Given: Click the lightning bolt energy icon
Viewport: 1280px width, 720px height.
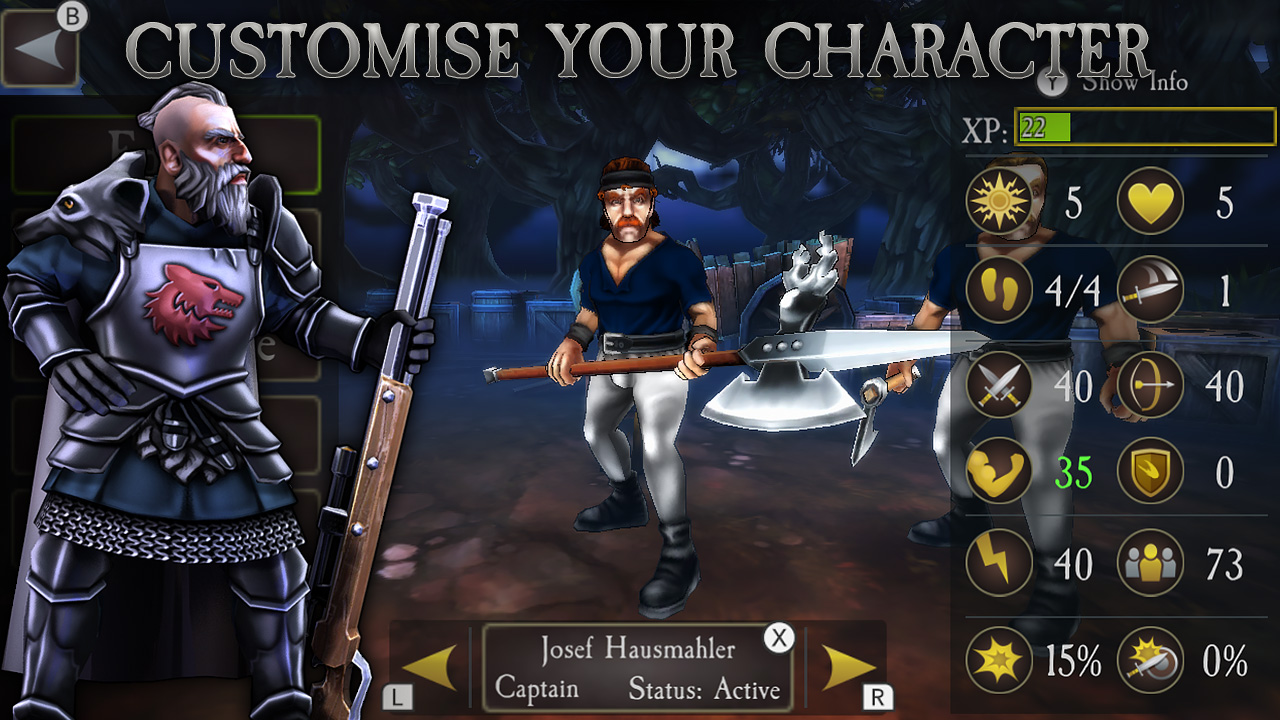Looking at the screenshot, I should [x=997, y=562].
